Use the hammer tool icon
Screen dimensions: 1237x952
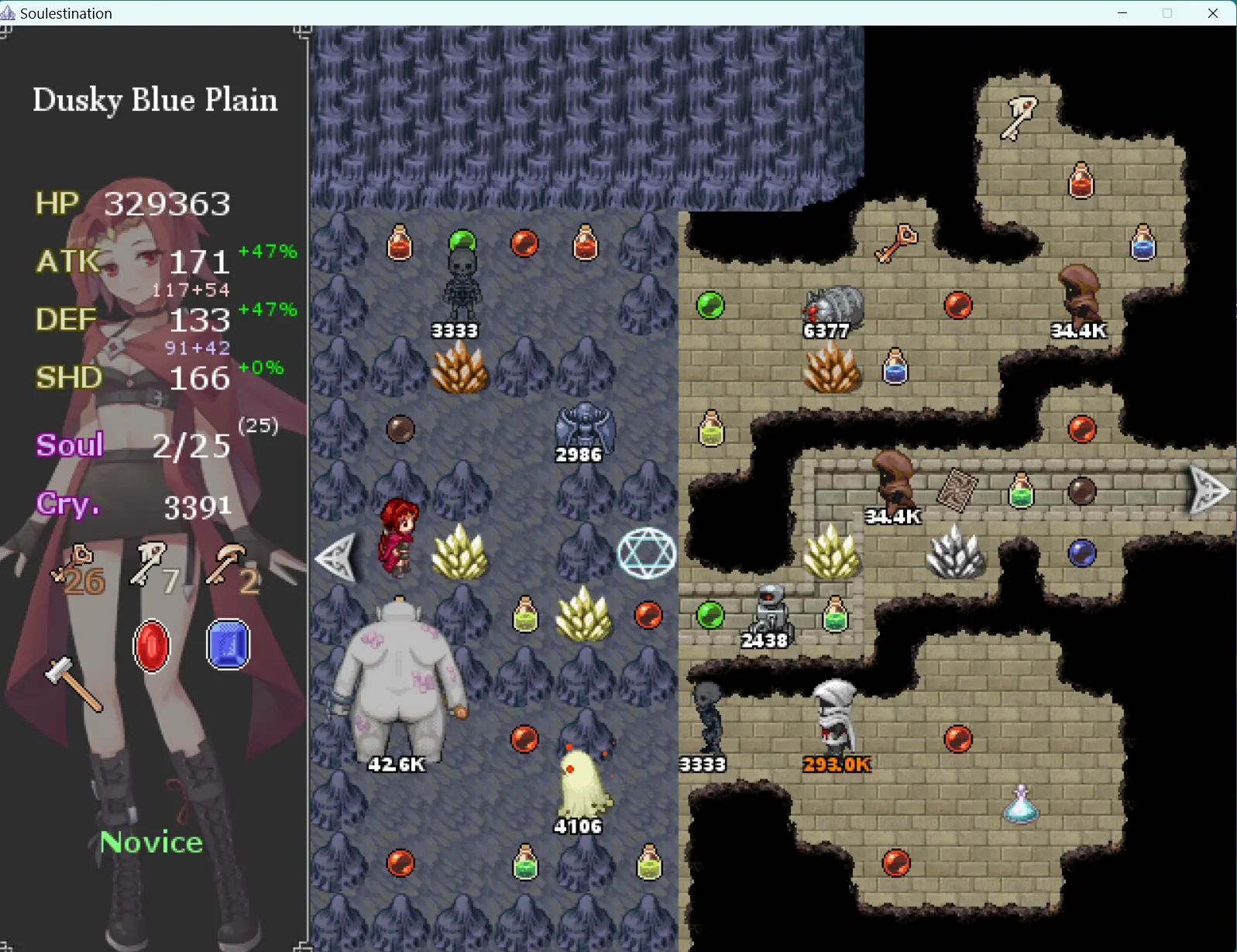tap(74, 683)
